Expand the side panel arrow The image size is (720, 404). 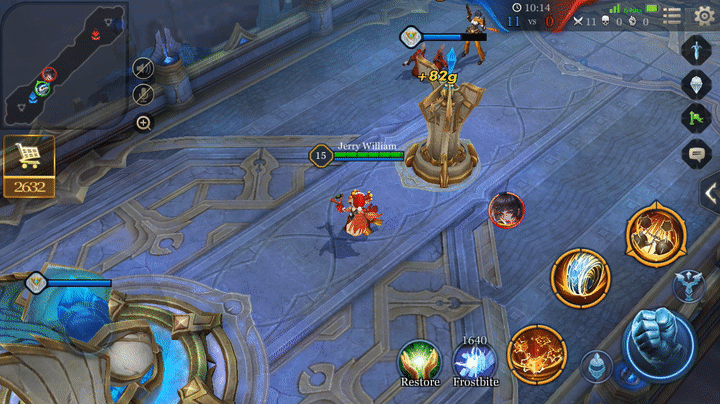(x=710, y=193)
